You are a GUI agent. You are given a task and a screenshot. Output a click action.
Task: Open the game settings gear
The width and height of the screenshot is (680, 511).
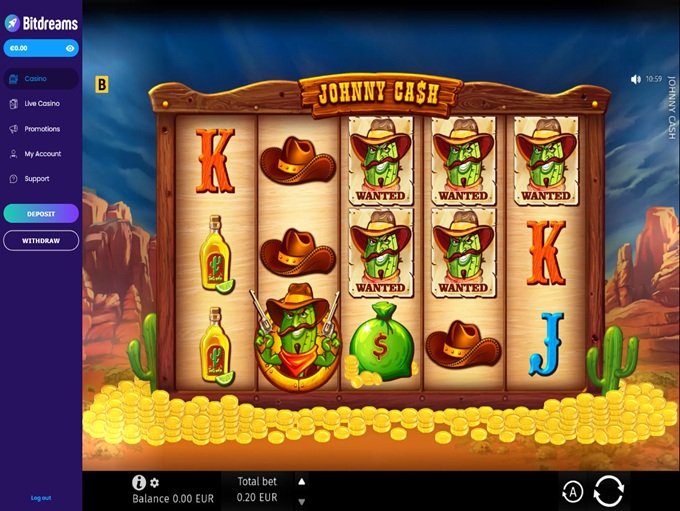click(154, 482)
